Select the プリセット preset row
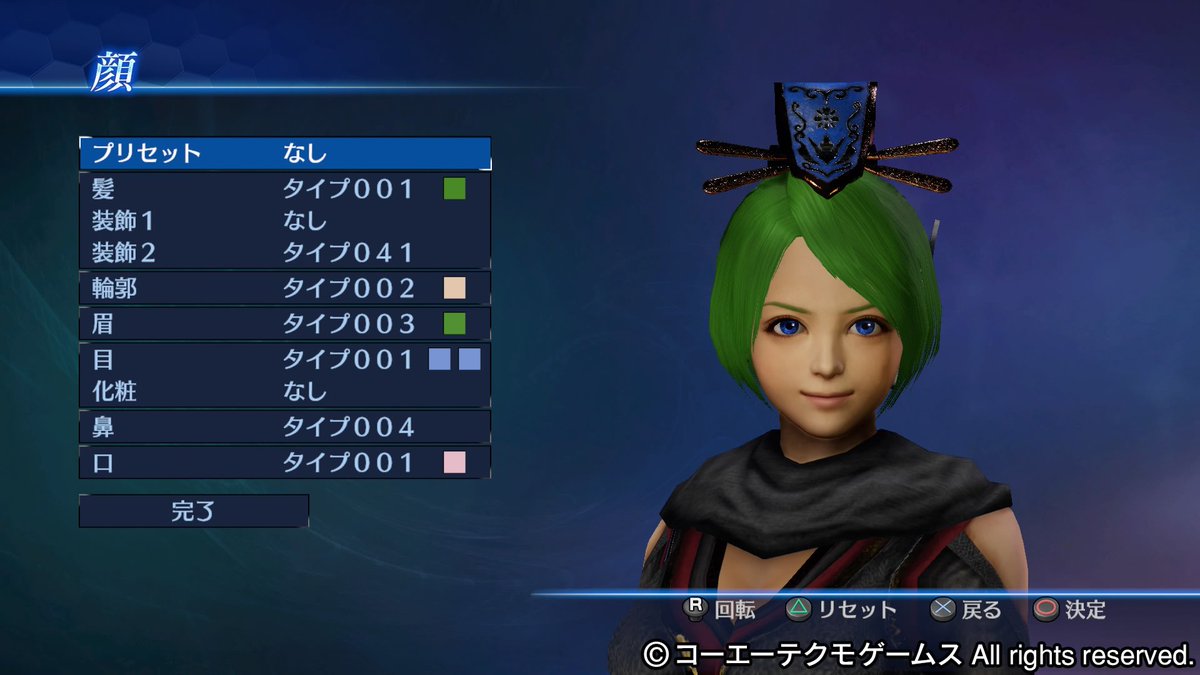This screenshot has width=1200, height=675. coord(285,153)
